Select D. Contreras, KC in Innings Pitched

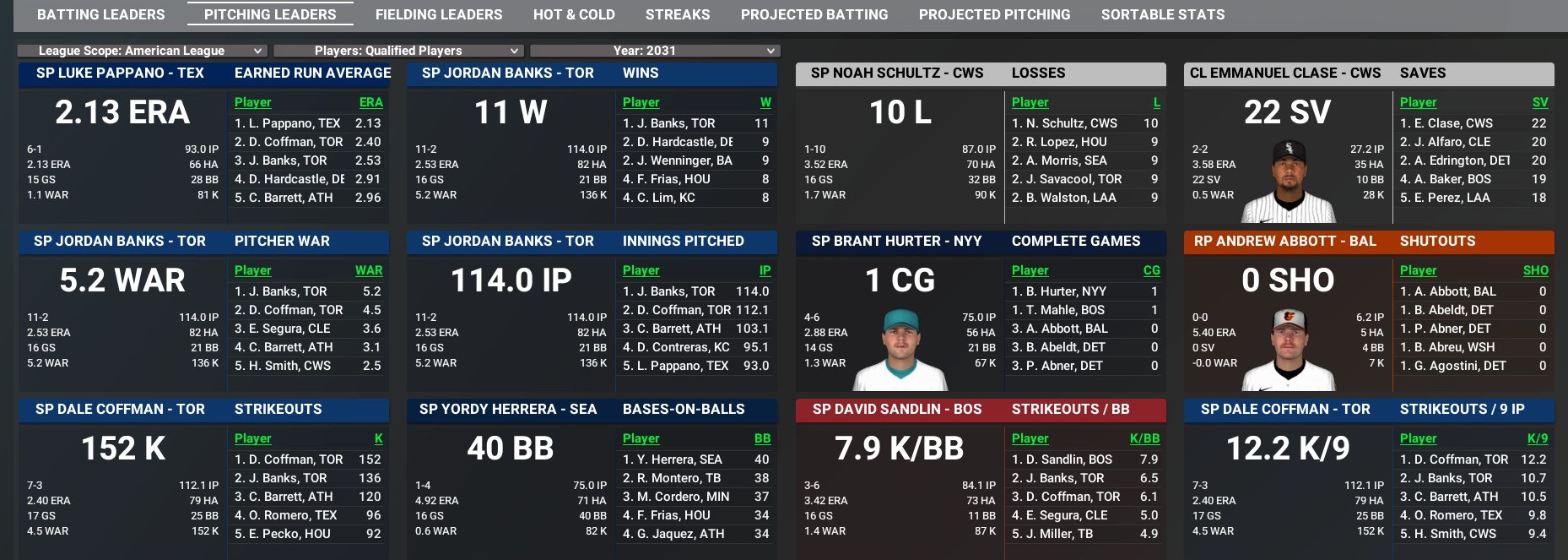(x=676, y=347)
